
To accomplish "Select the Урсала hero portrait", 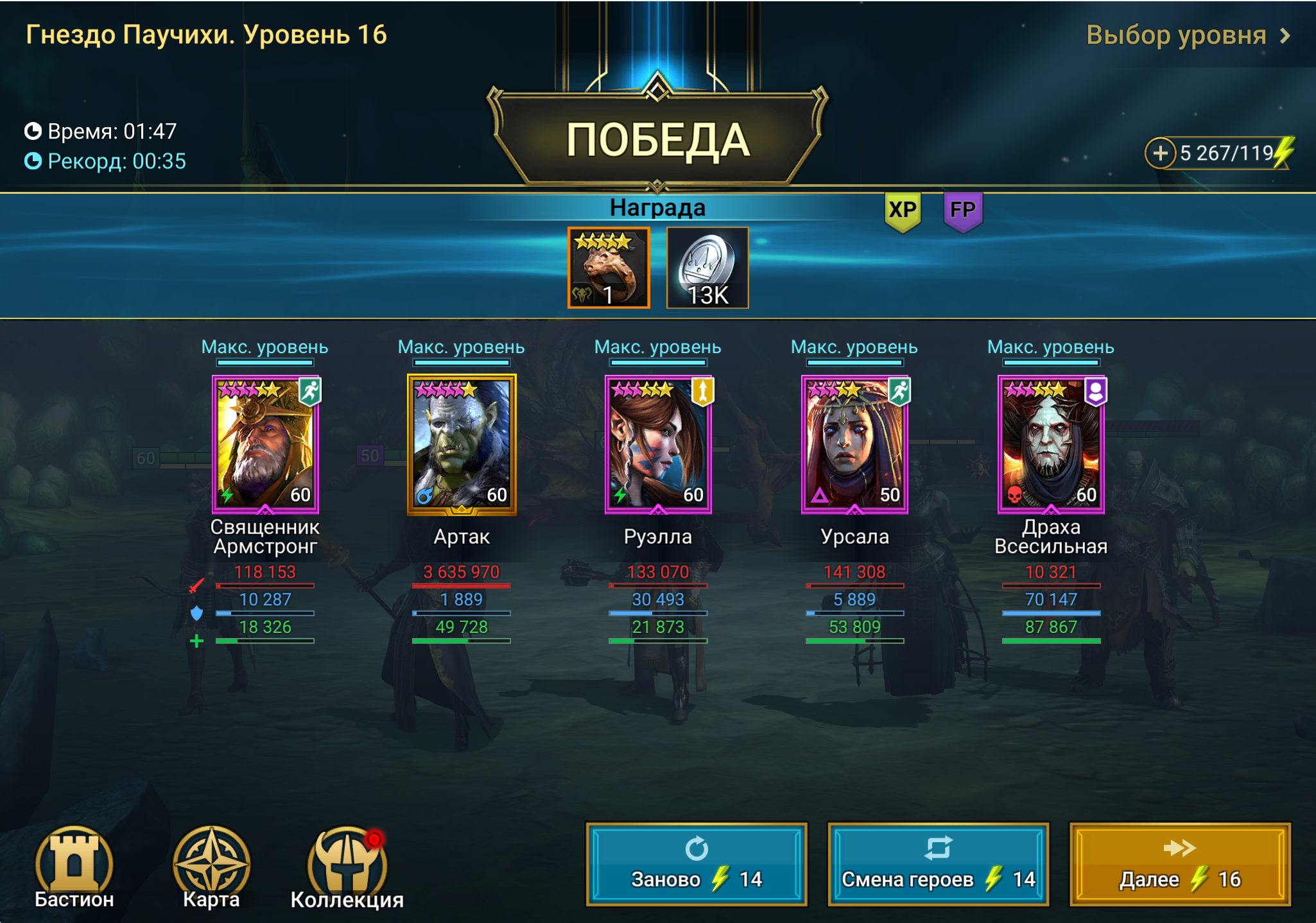I will pyautogui.click(x=854, y=444).
